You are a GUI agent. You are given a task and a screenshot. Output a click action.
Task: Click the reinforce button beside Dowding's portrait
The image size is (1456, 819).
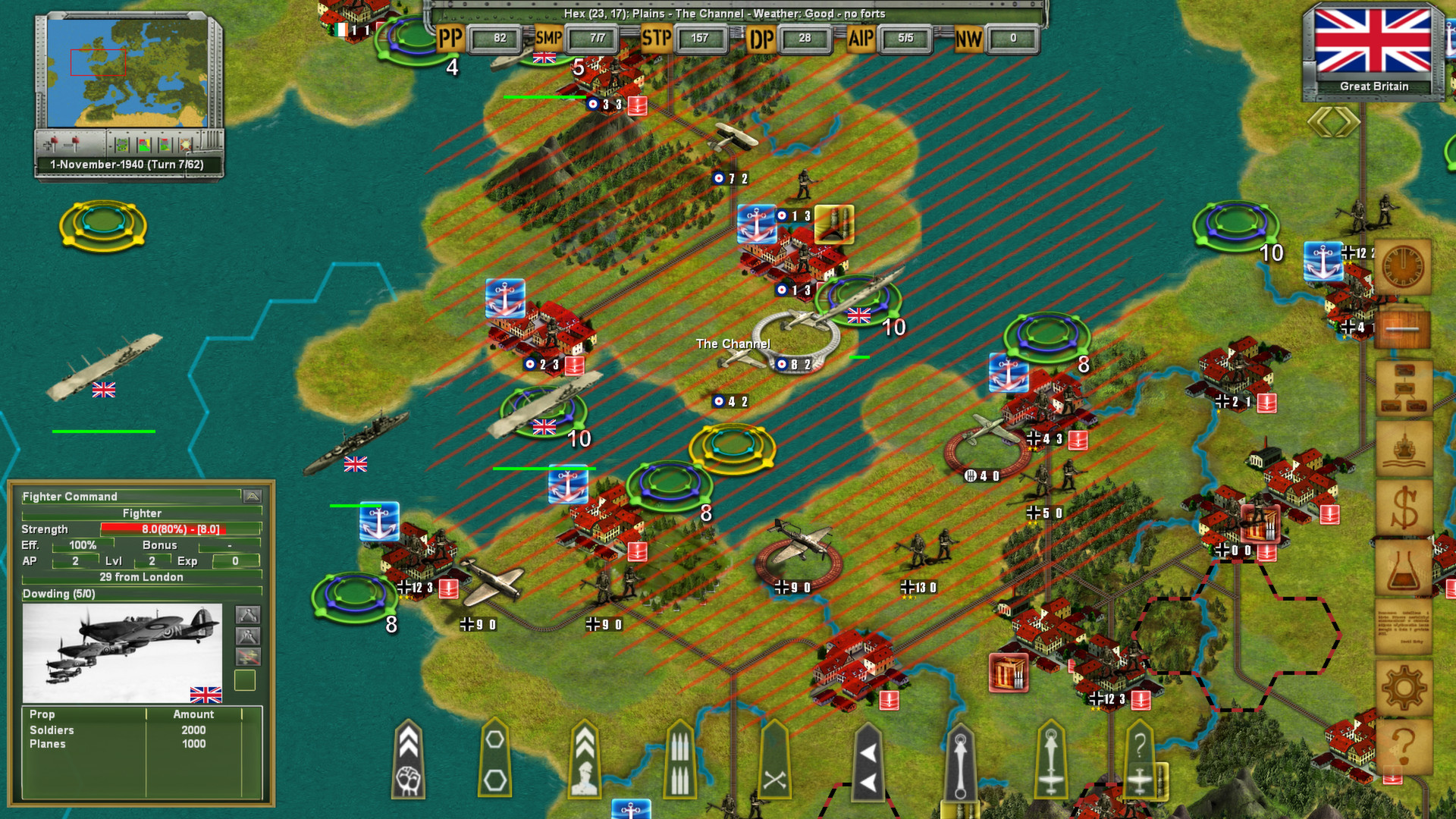click(x=248, y=615)
